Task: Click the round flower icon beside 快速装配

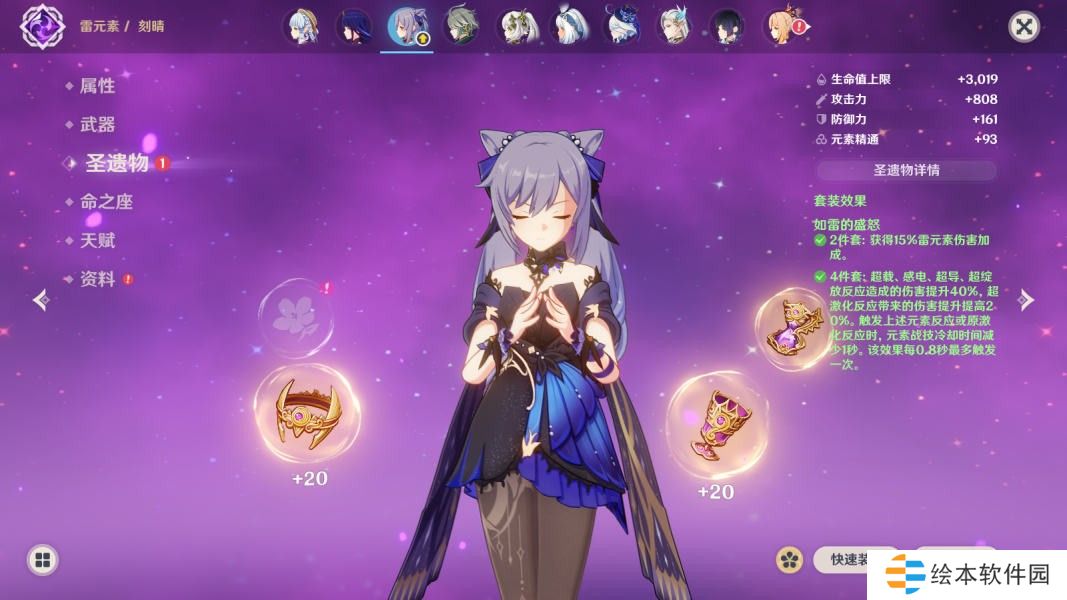Action: [790, 559]
